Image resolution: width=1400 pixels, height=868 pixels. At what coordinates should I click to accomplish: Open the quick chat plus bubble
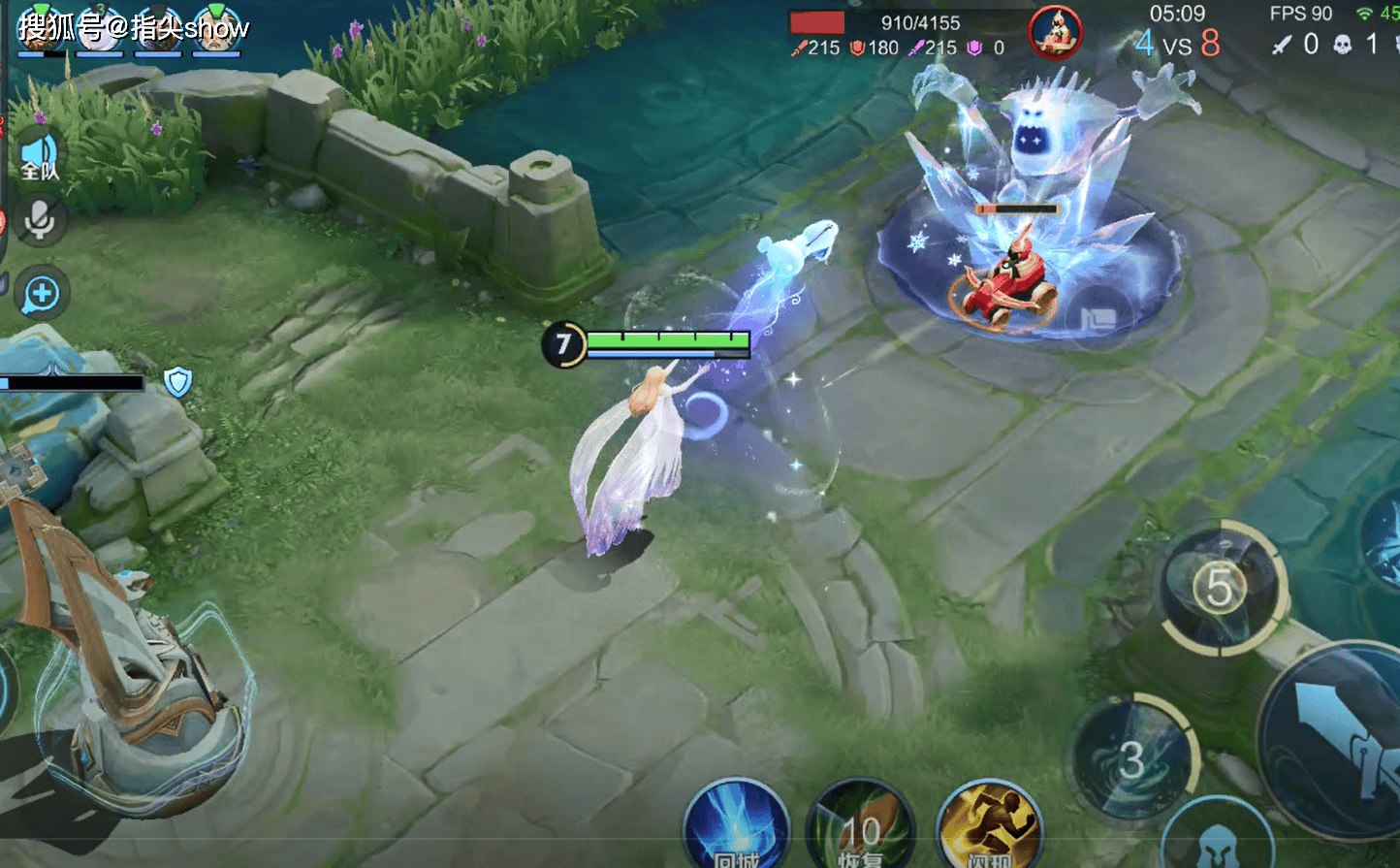pos(42,294)
